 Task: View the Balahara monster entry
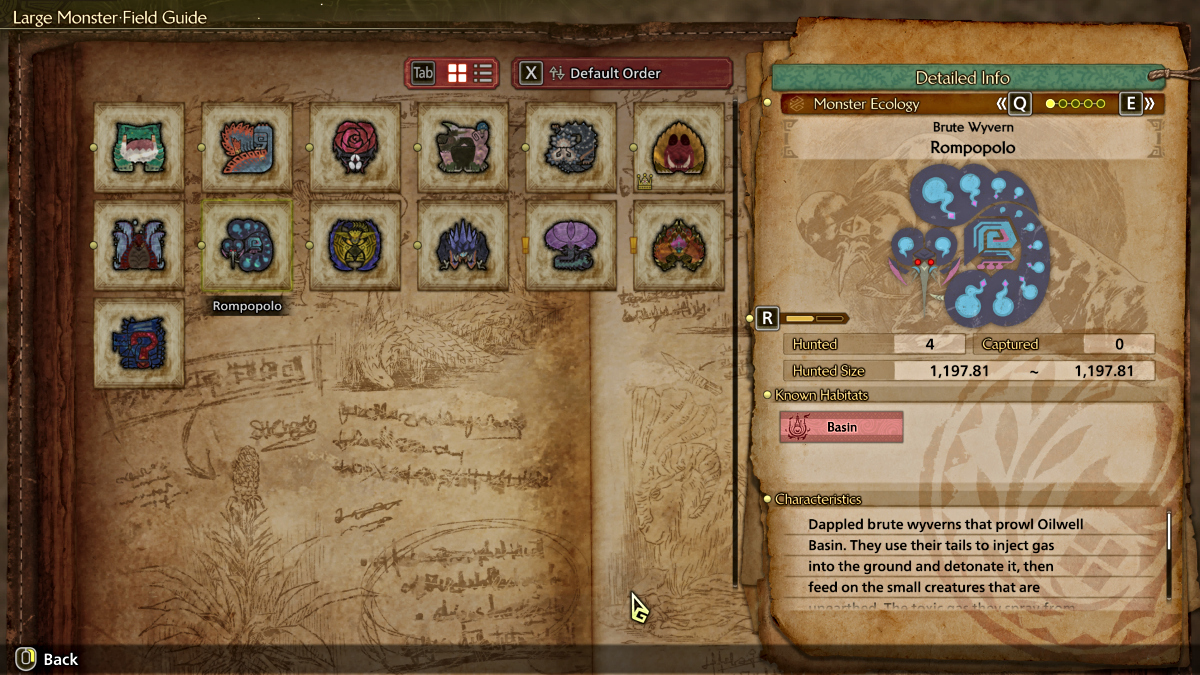(x=571, y=147)
